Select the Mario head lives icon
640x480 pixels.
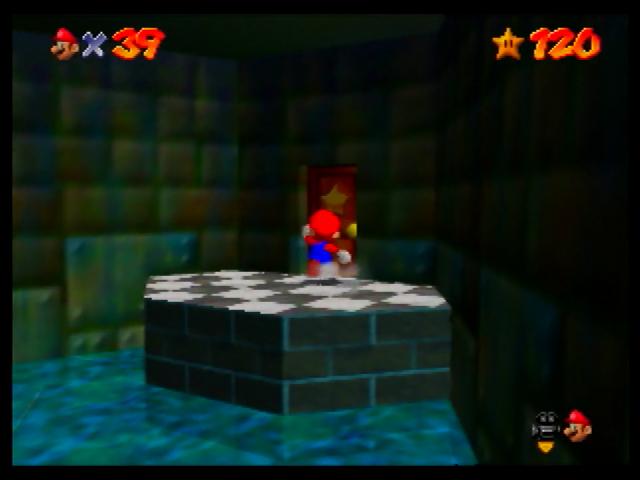coord(65,43)
